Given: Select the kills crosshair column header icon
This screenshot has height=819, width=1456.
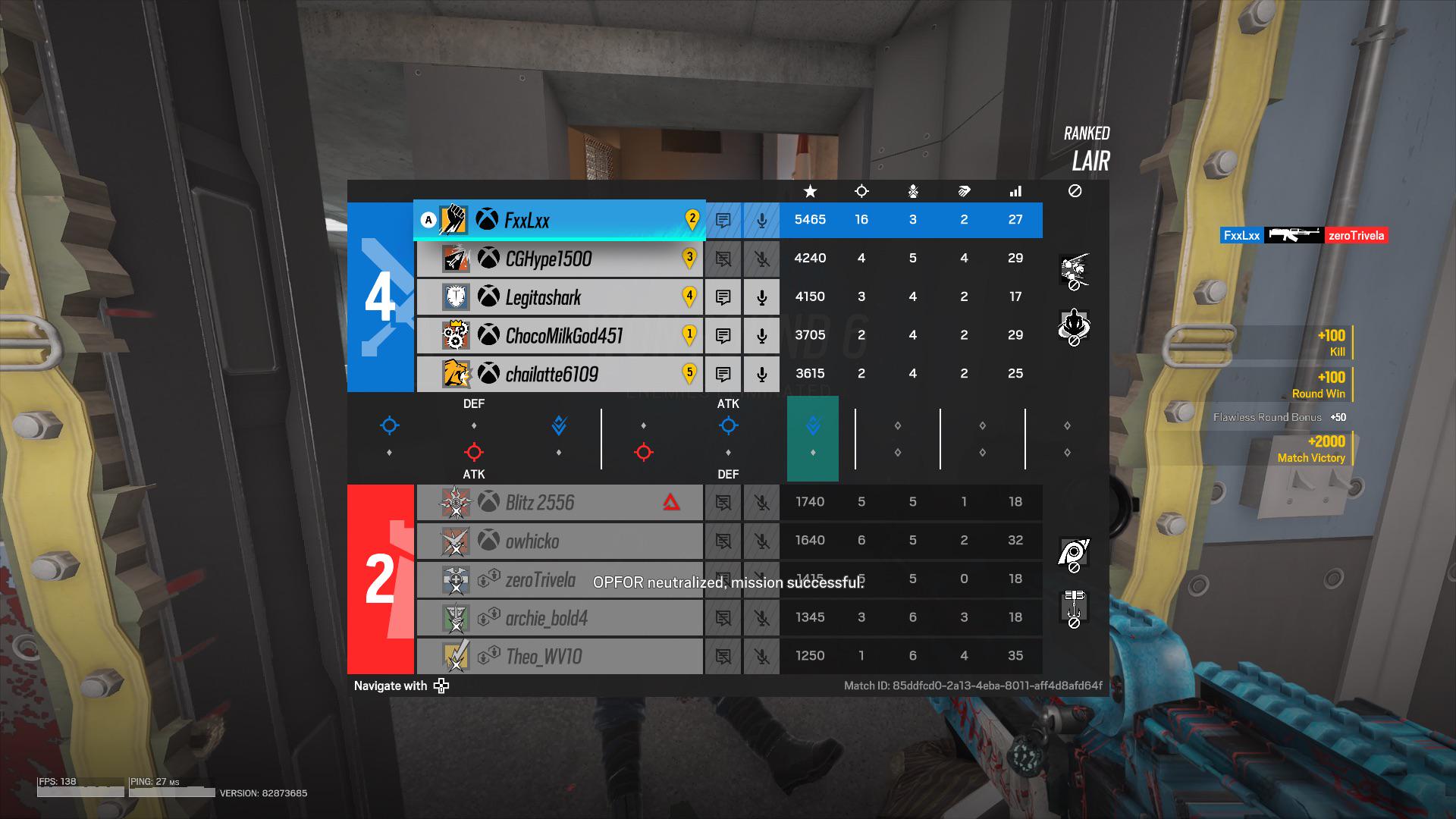Looking at the screenshot, I should [861, 191].
